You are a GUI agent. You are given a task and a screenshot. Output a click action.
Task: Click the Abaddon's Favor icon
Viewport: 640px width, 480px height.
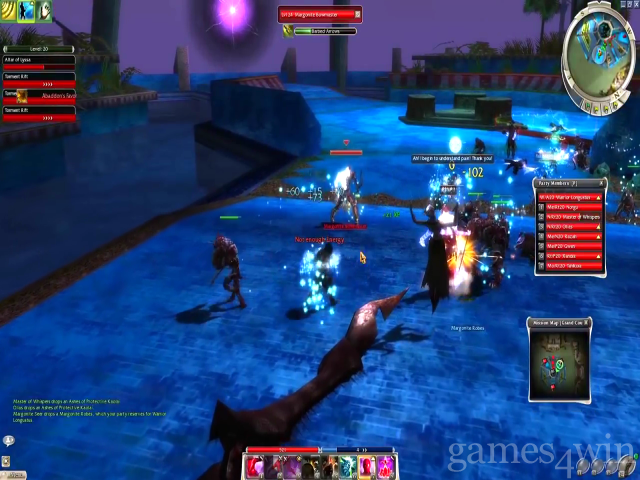coord(24,94)
